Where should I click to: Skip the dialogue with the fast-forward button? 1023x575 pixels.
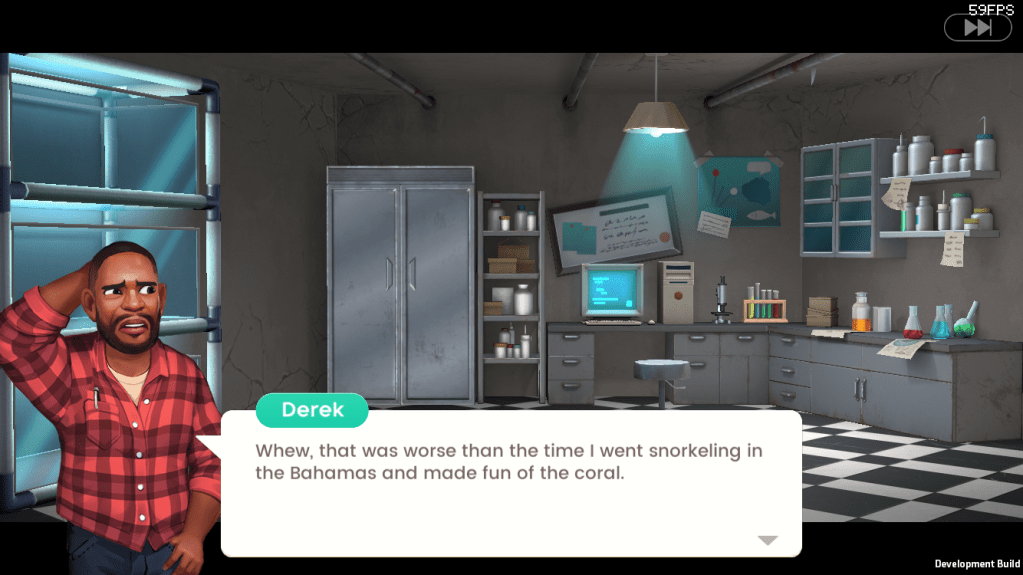click(x=977, y=28)
